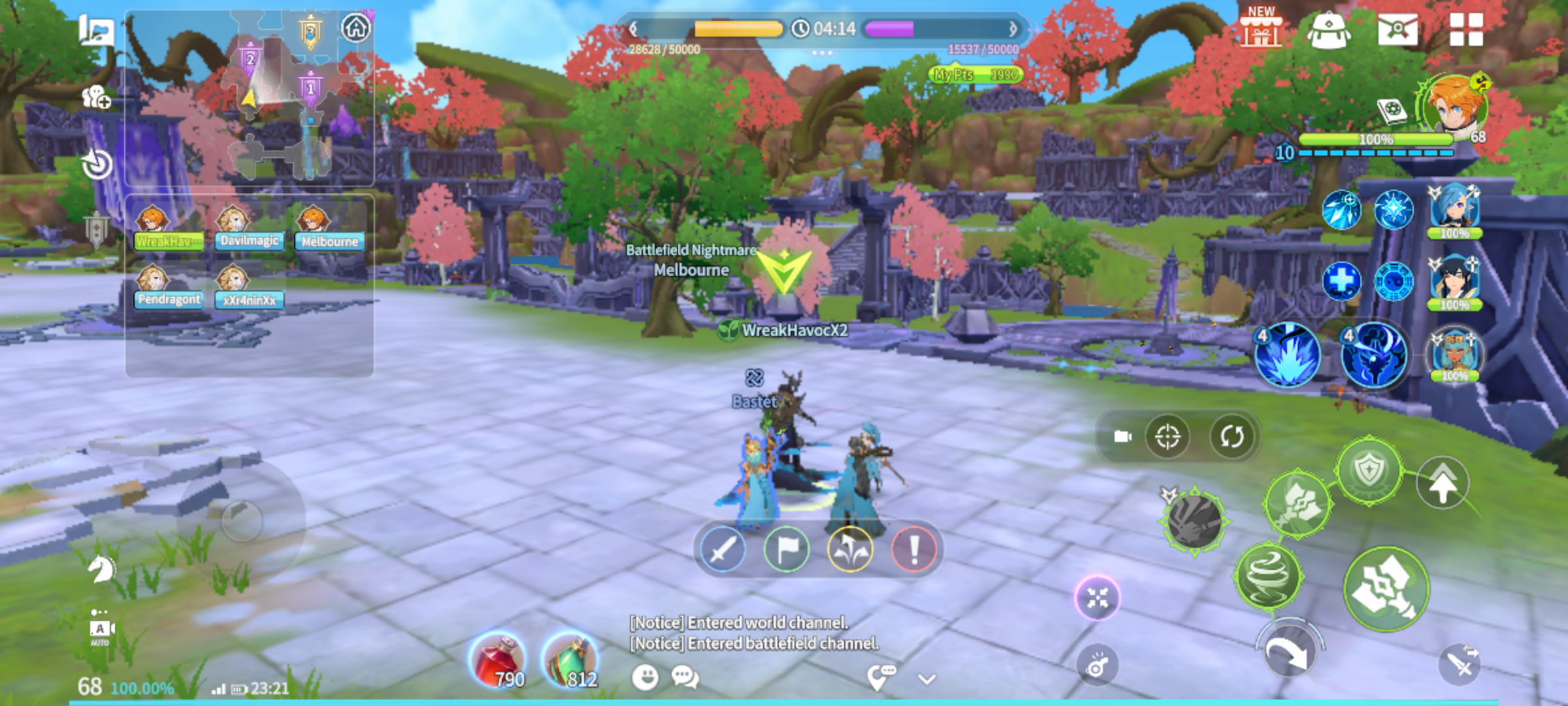Activate the green shield skill
Screen dimensions: 1568x706
pyautogui.click(x=1368, y=470)
